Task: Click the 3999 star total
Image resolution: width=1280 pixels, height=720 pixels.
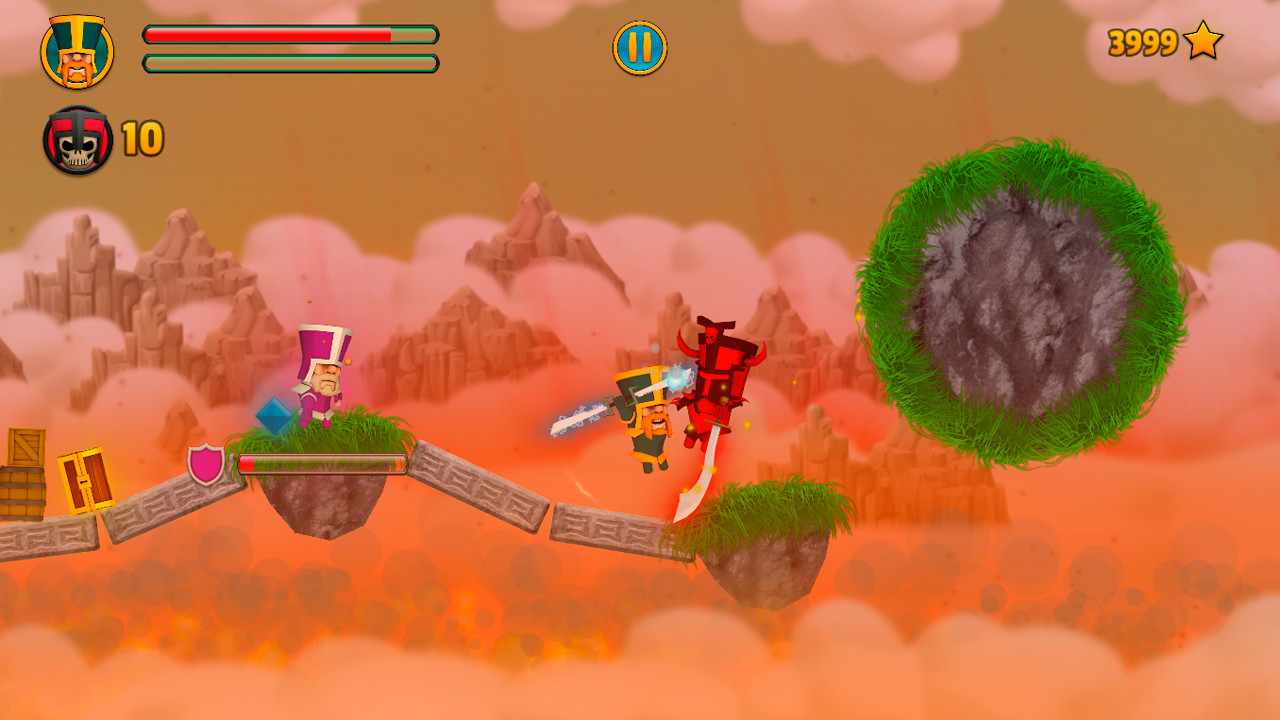Action: (x=1141, y=42)
